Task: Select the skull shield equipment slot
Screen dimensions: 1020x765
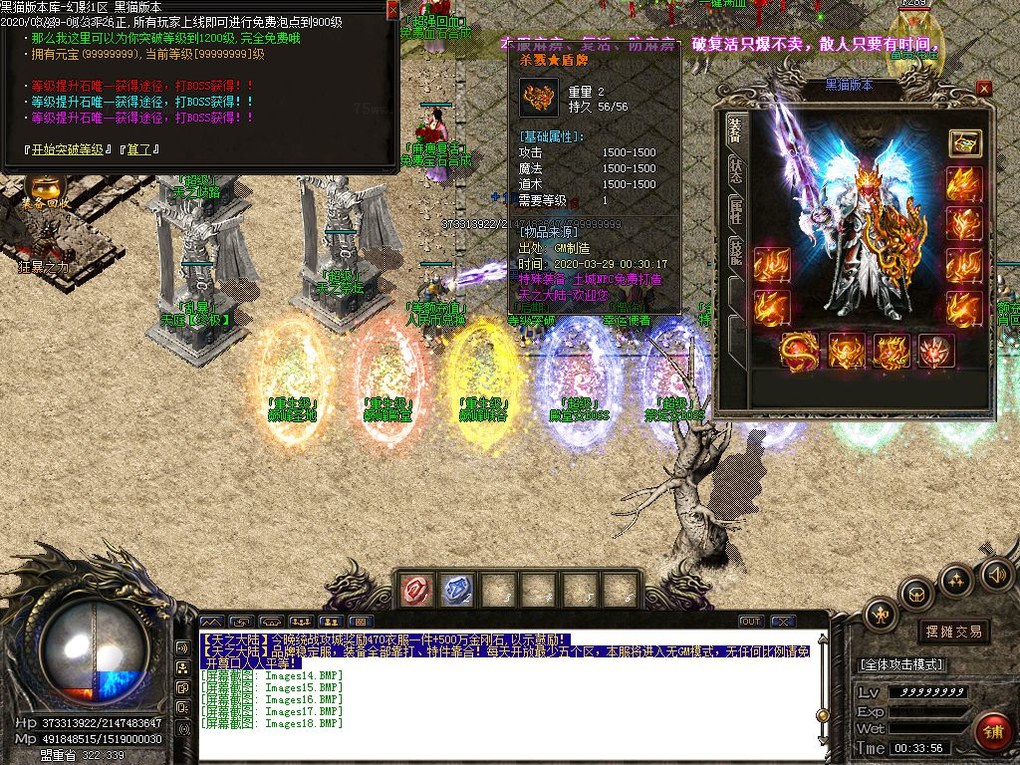Action: tap(936, 351)
